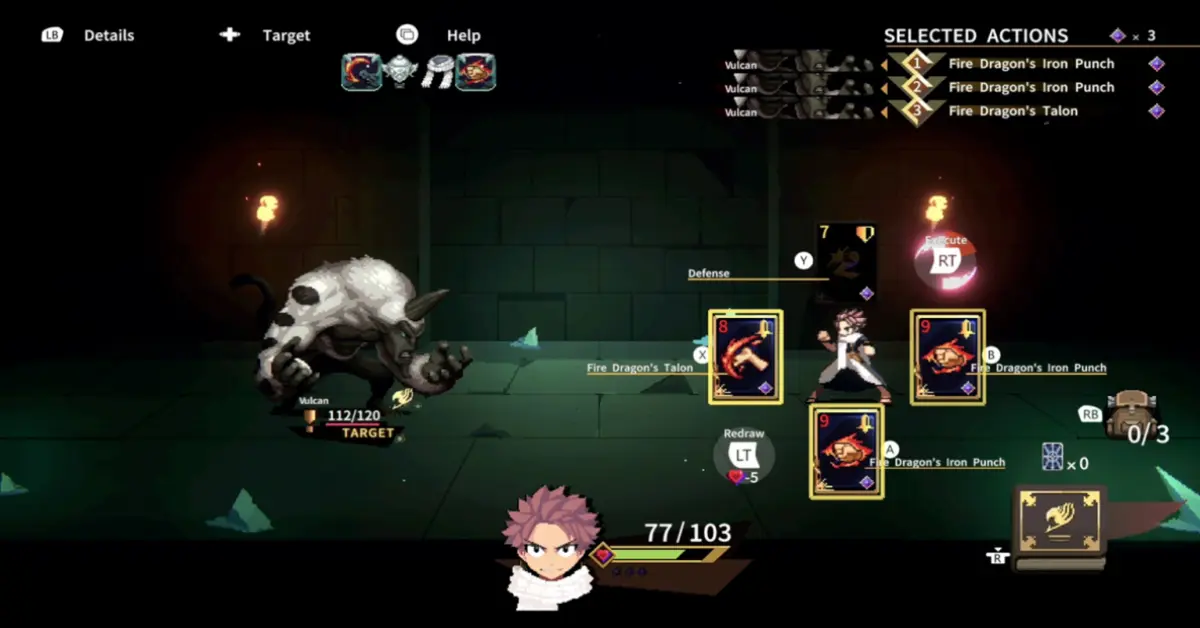Inspect the fire fist status icon
1200x628 pixels.
[x=476, y=72]
